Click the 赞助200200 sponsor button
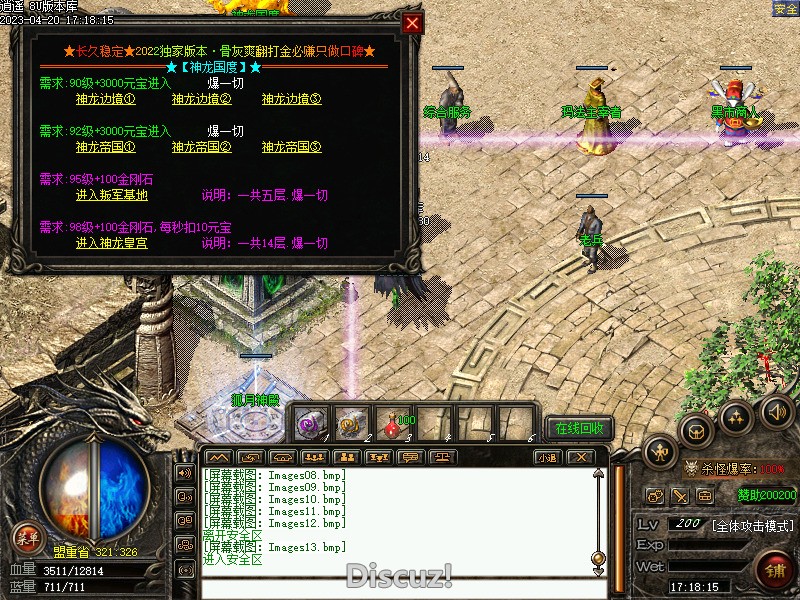 [767, 494]
